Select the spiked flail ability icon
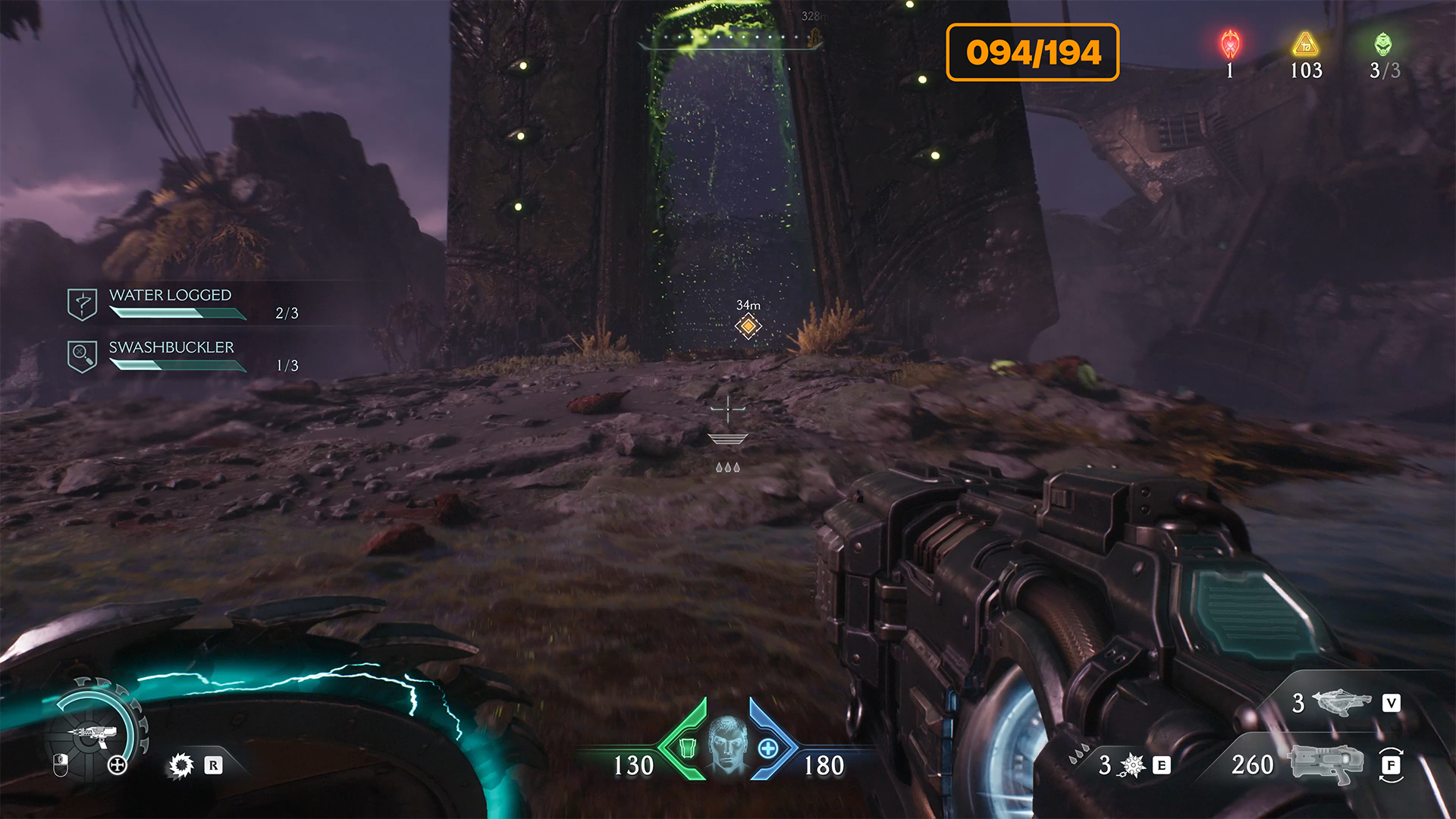This screenshot has width=1456, height=819. coord(1131,765)
